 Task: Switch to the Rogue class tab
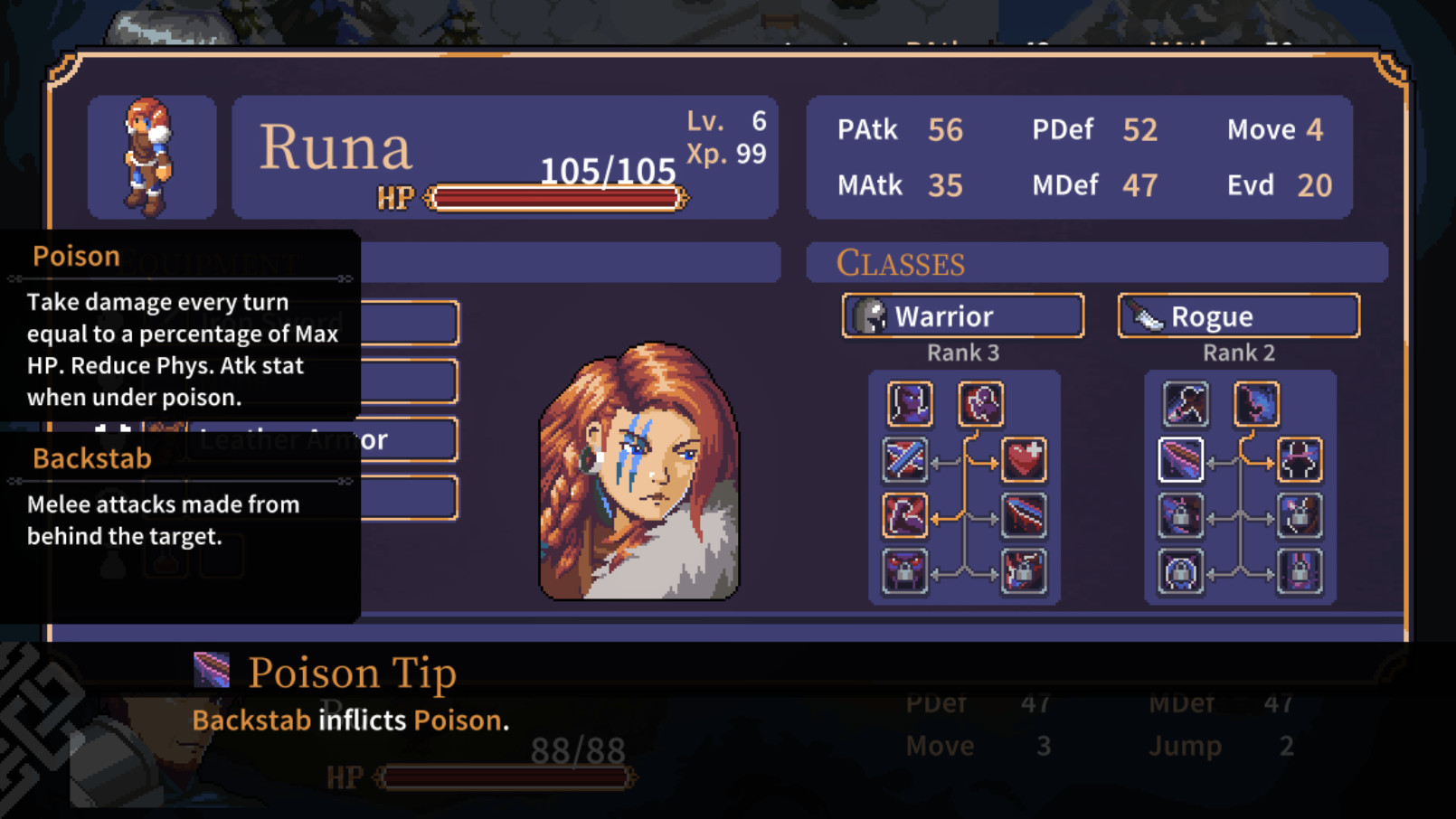click(x=1237, y=315)
